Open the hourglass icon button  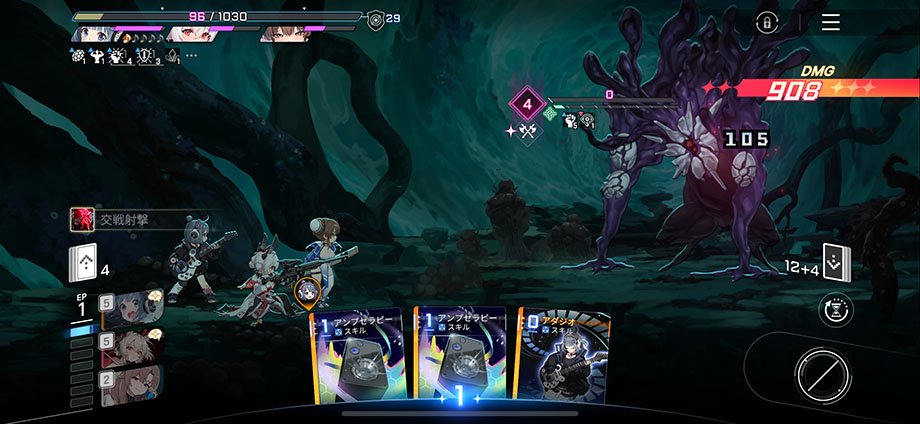[x=835, y=310]
